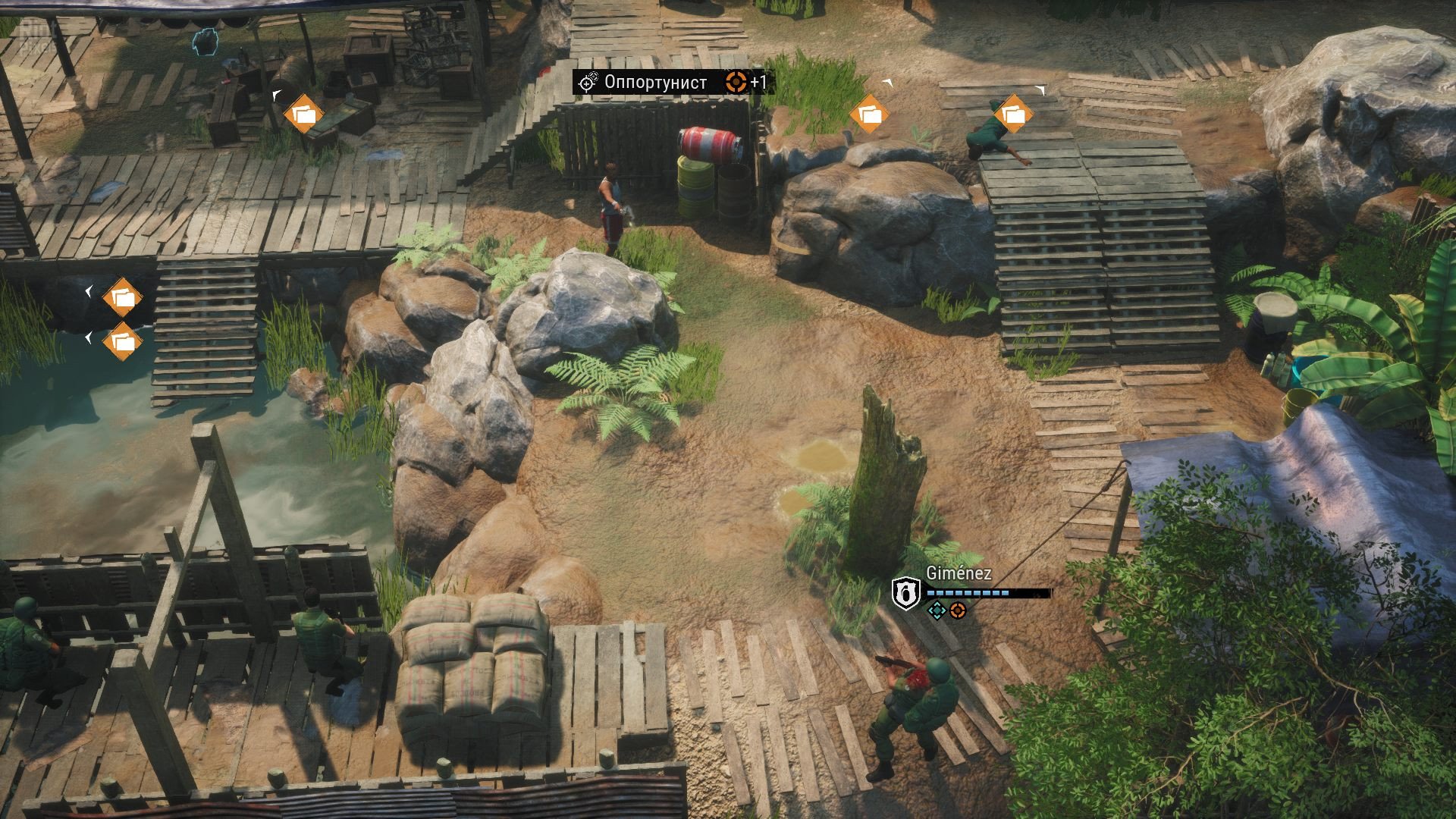Open the folder marker beside the grass patch

point(869,115)
